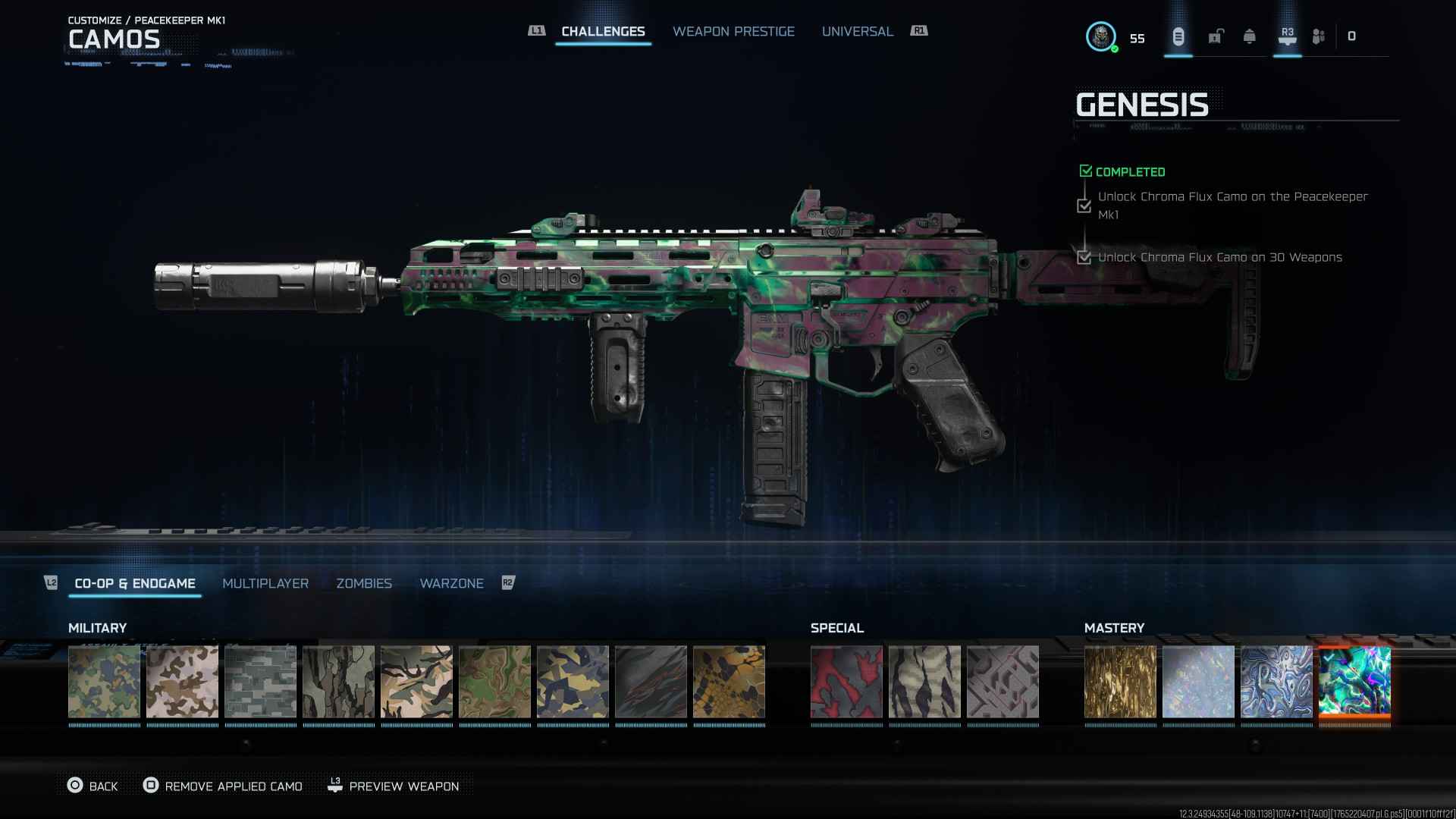The width and height of the screenshot is (1456, 819).
Task: Choose the tiger stripe Special camo
Action: [x=924, y=681]
